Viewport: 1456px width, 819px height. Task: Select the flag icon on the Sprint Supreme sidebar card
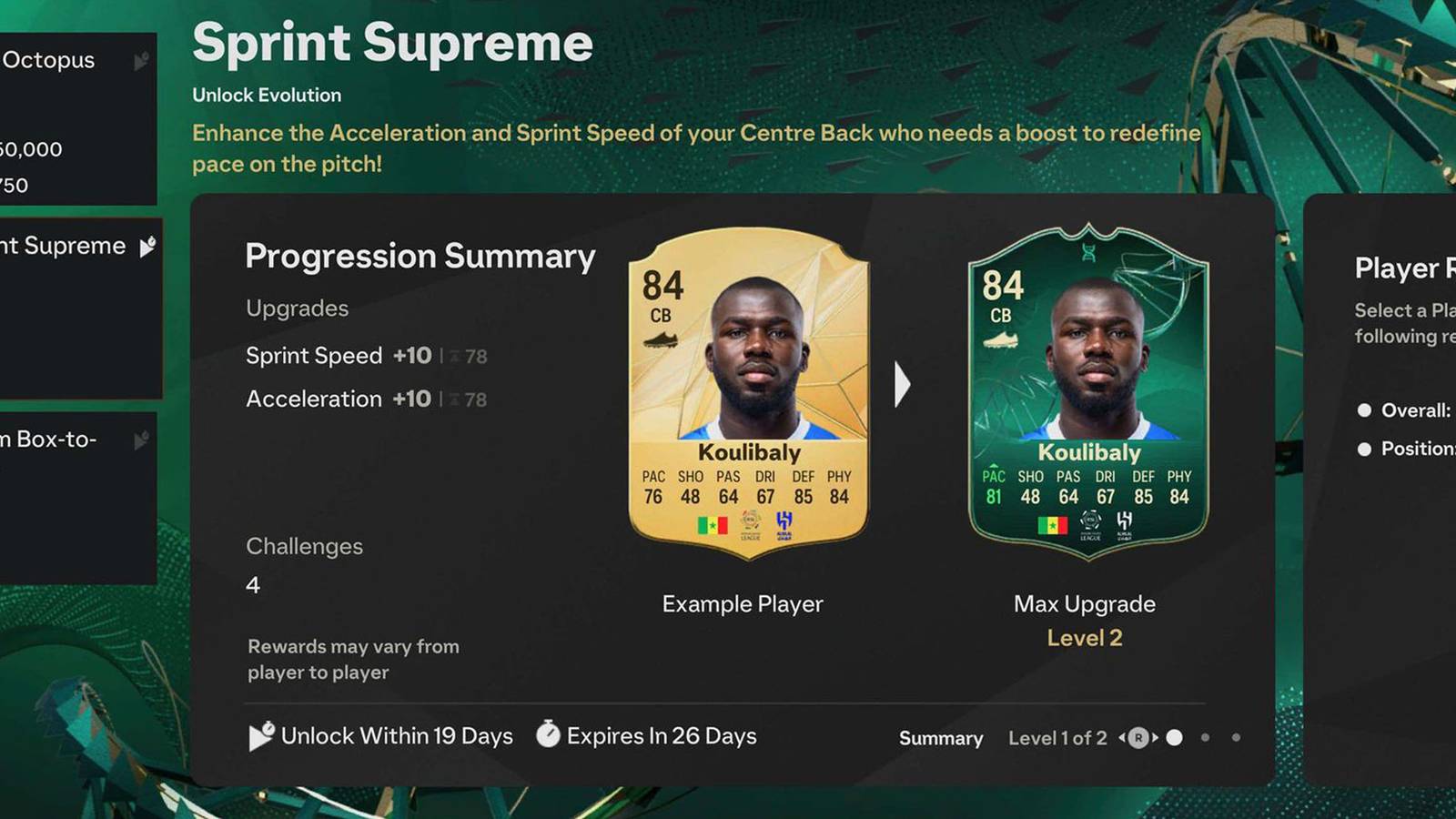tap(146, 244)
